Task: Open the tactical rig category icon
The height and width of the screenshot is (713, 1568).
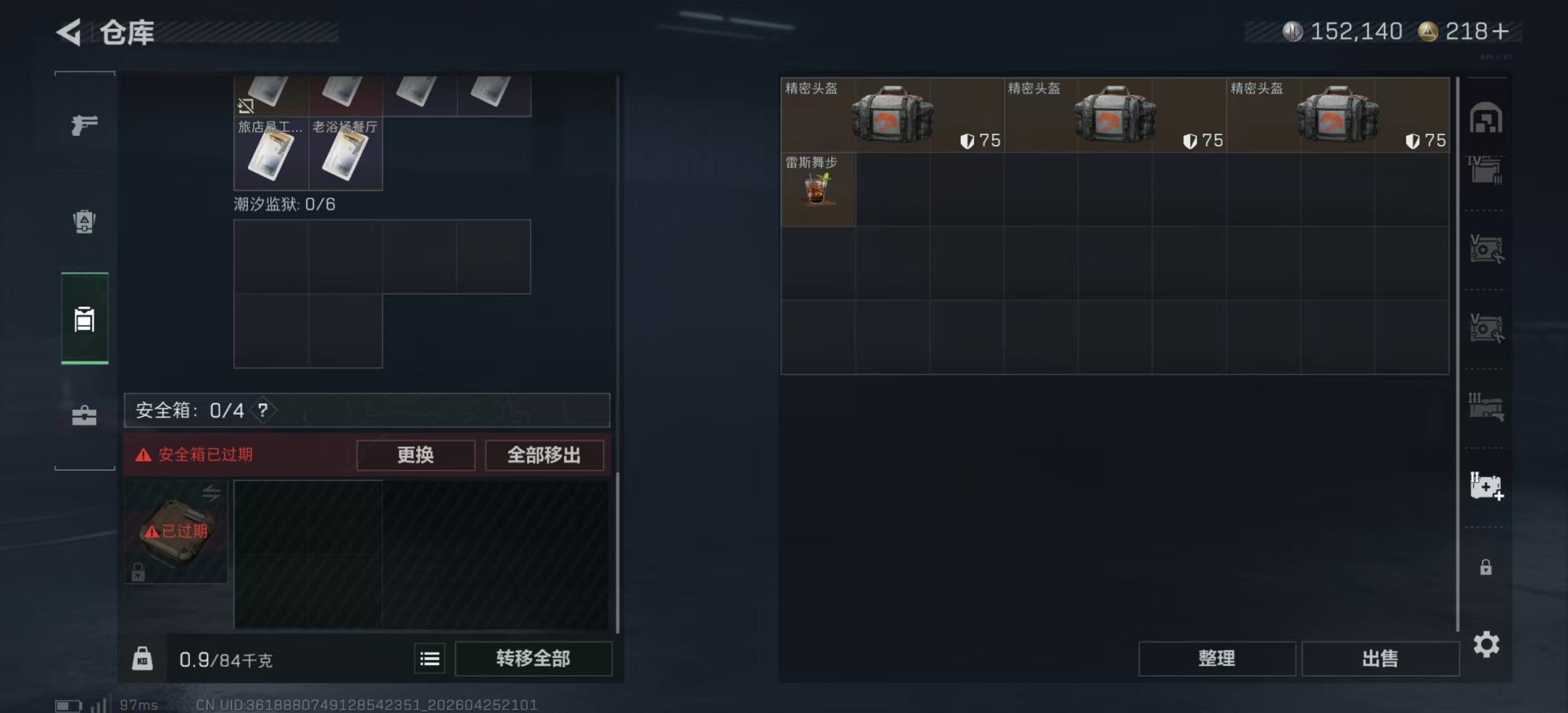Action: [x=84, y=222]
